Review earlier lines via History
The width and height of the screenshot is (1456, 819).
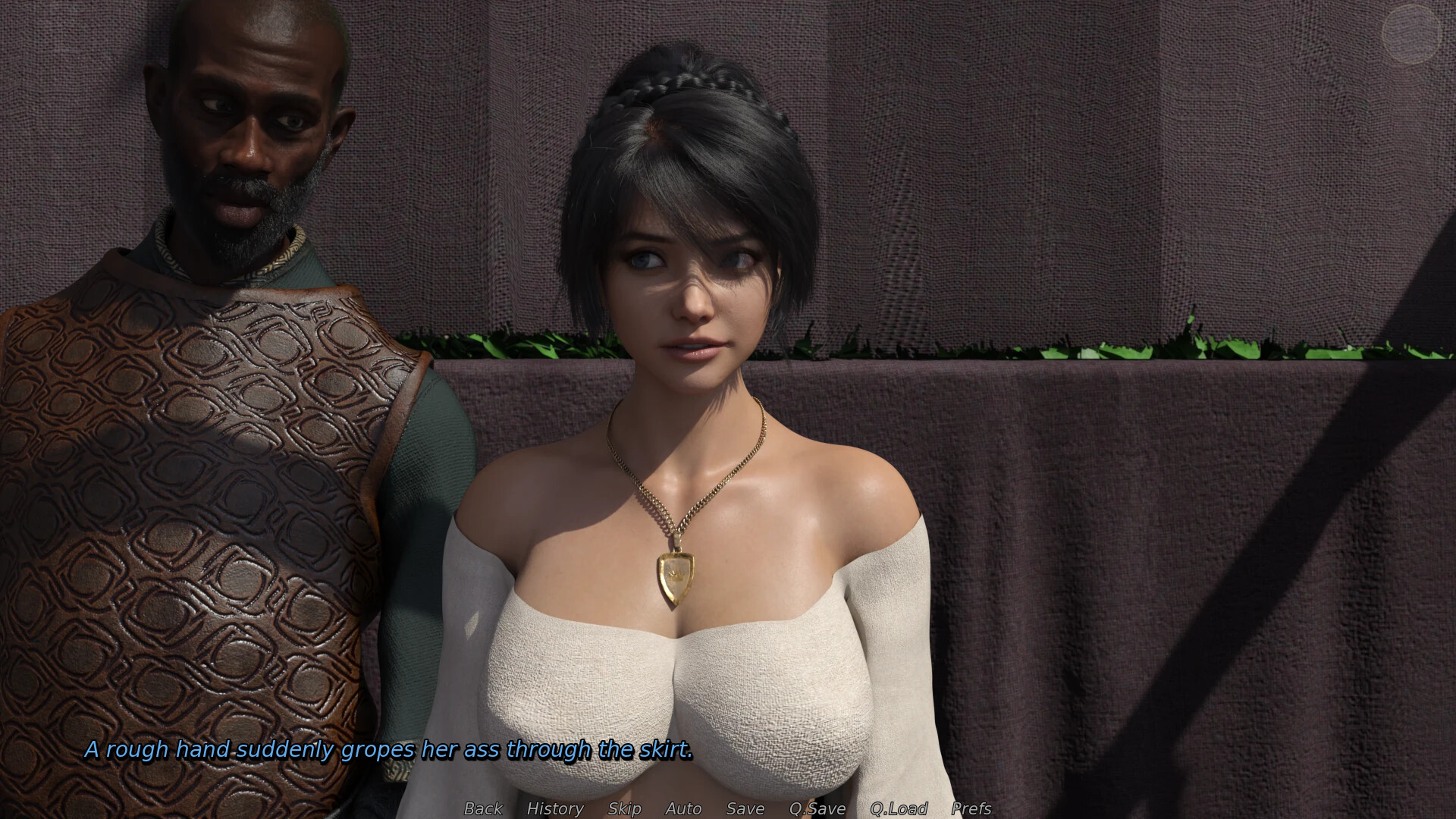pyautogui.click(x=555, y=808)
